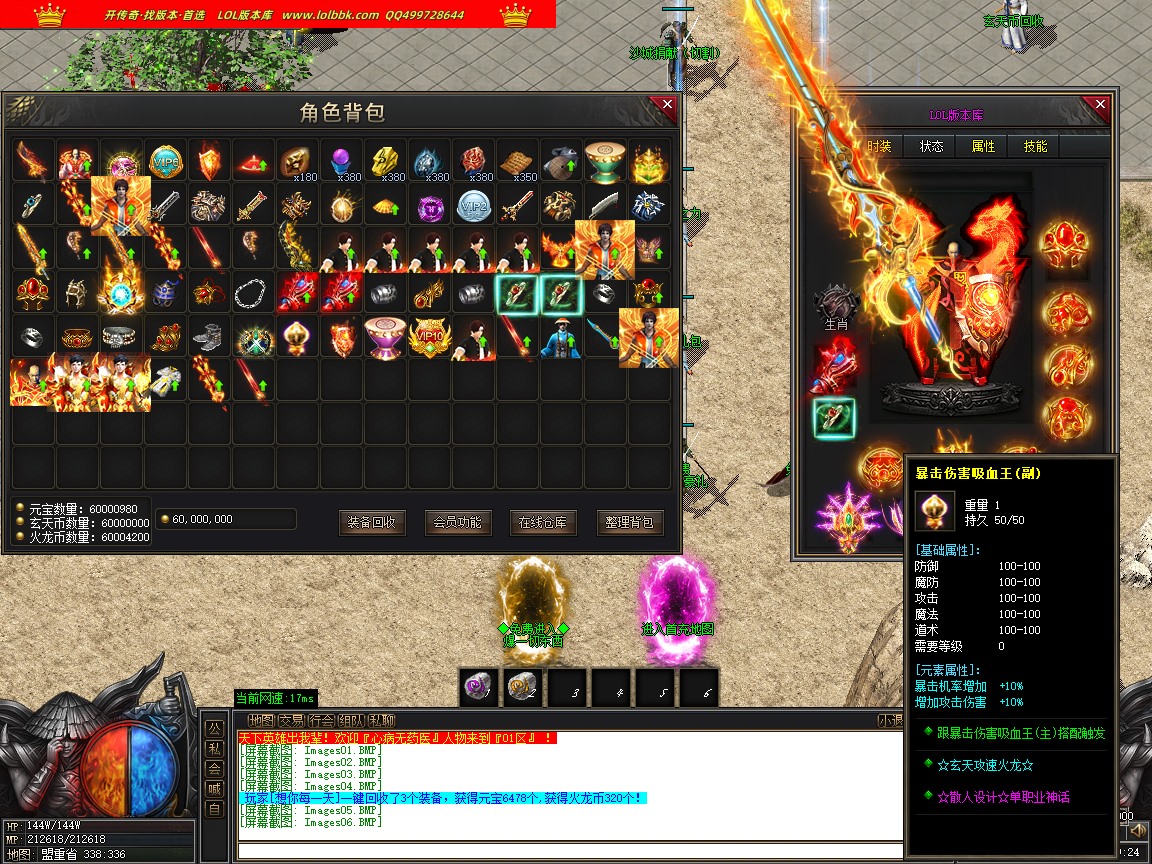Open the 在线仓库 online warehouse

(544, 522)
